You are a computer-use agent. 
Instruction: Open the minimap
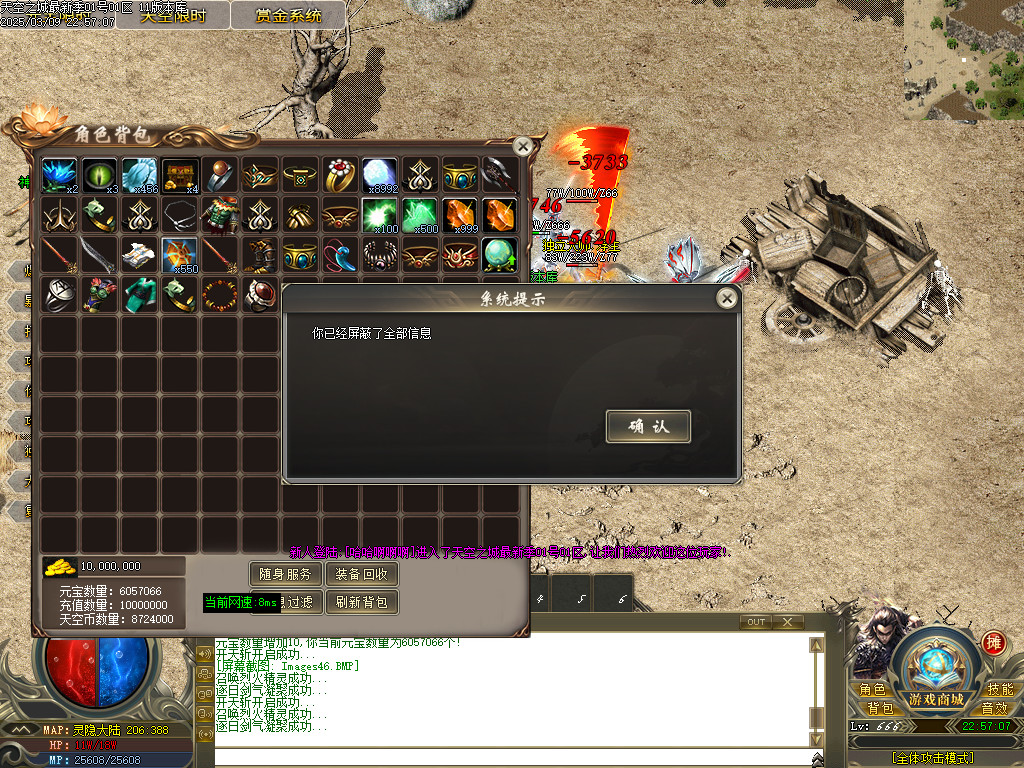coord(964,58)
